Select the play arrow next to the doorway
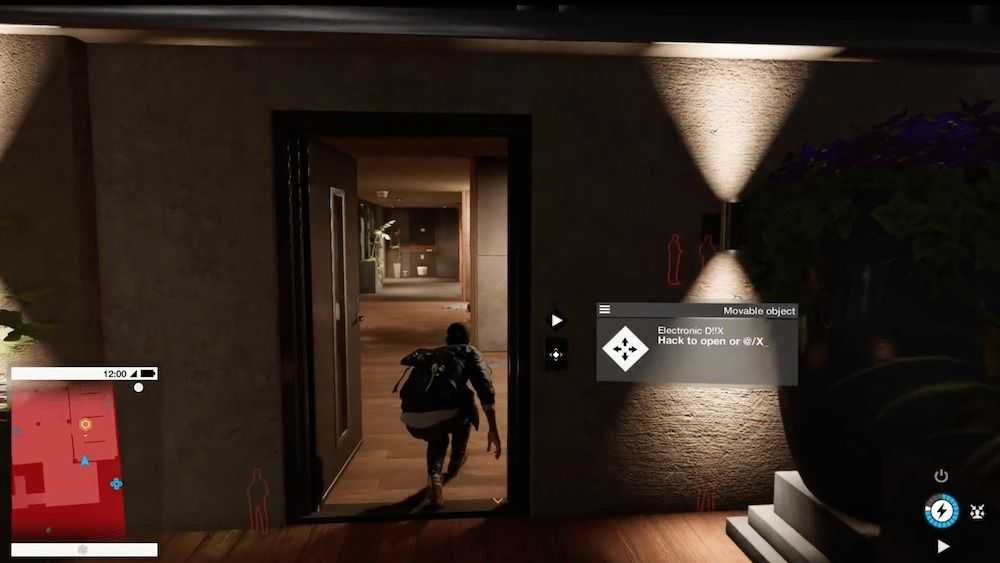This screenshot has height=563, width=1000. click(557, 320)
